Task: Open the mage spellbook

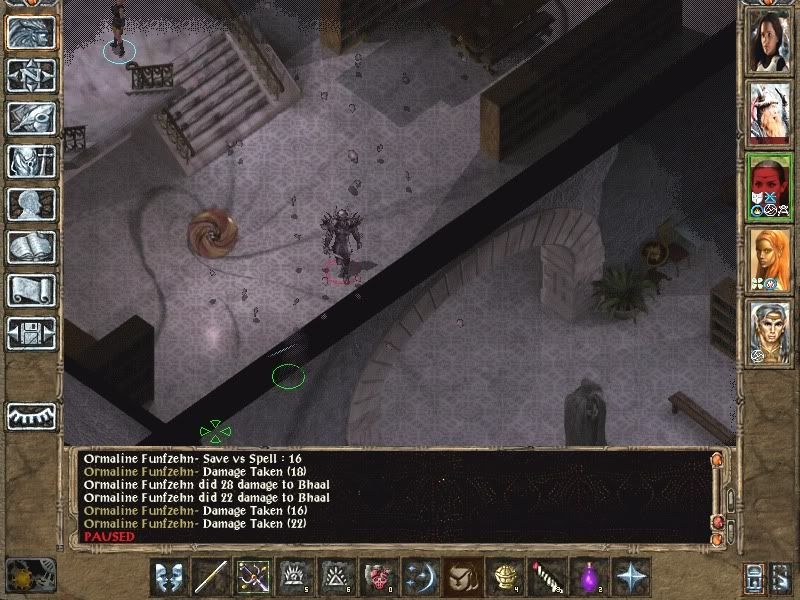Action: point(31,248)
